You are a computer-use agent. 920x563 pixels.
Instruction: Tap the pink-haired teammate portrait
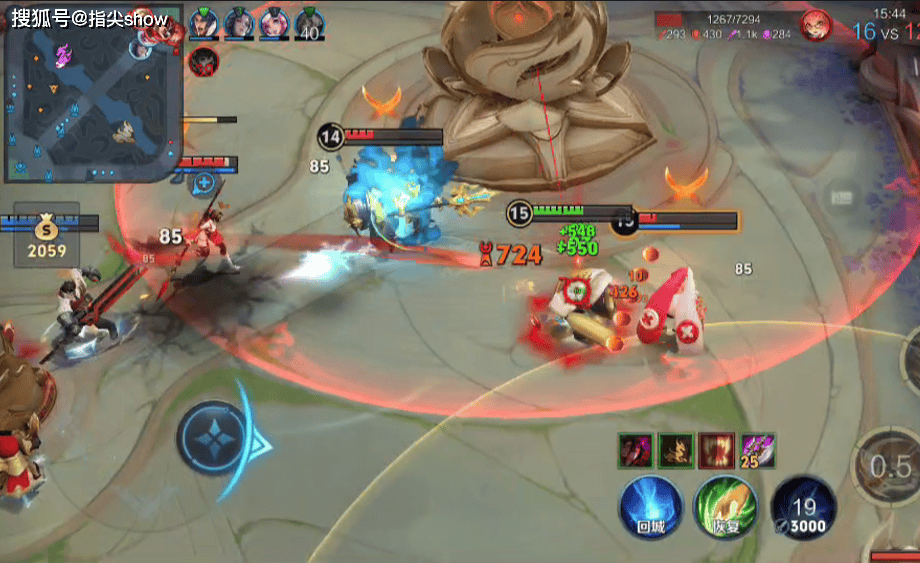pos(273,22)
